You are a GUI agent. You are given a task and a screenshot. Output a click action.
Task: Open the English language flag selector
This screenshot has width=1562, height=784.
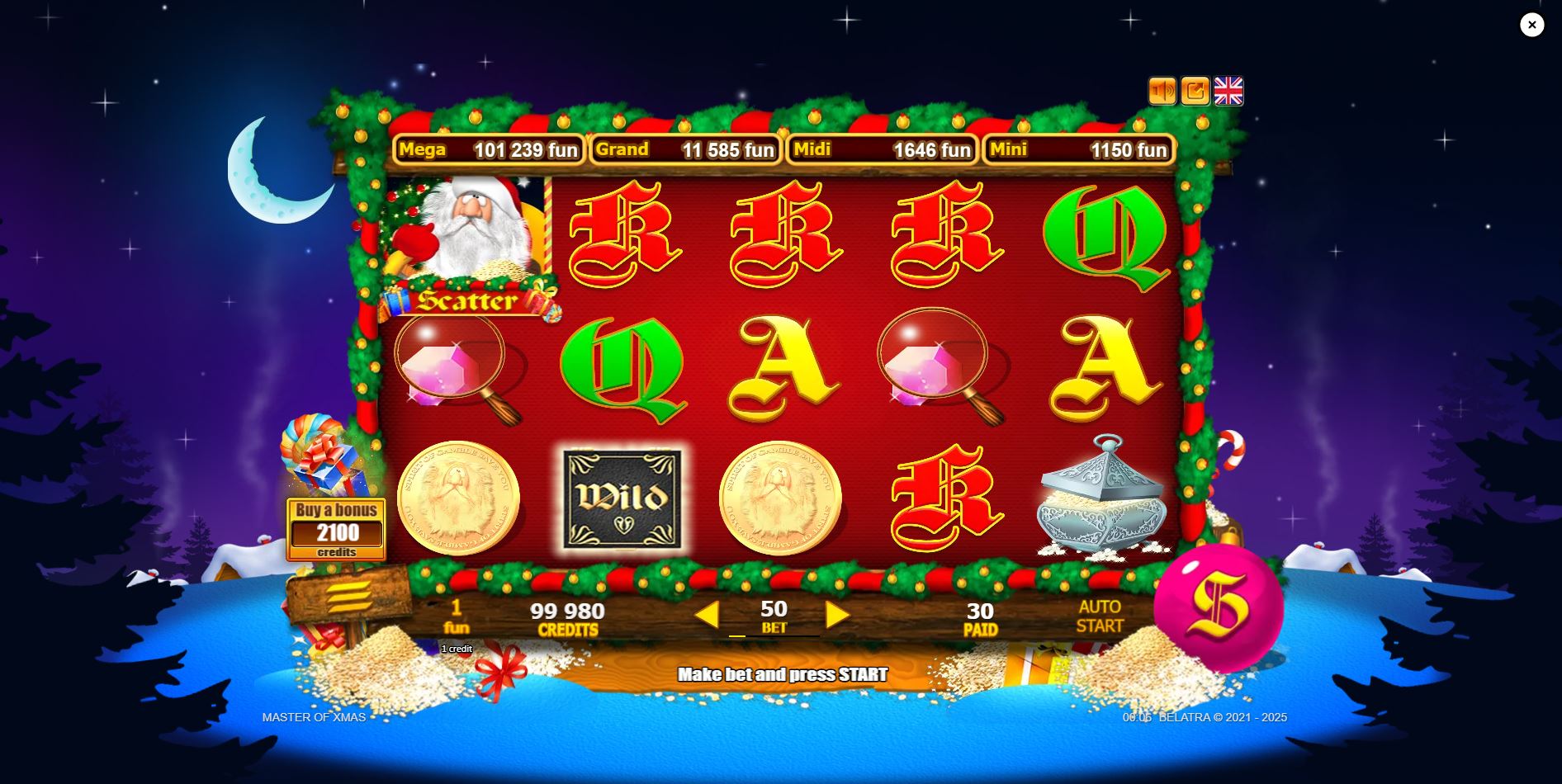[1228, 91]
